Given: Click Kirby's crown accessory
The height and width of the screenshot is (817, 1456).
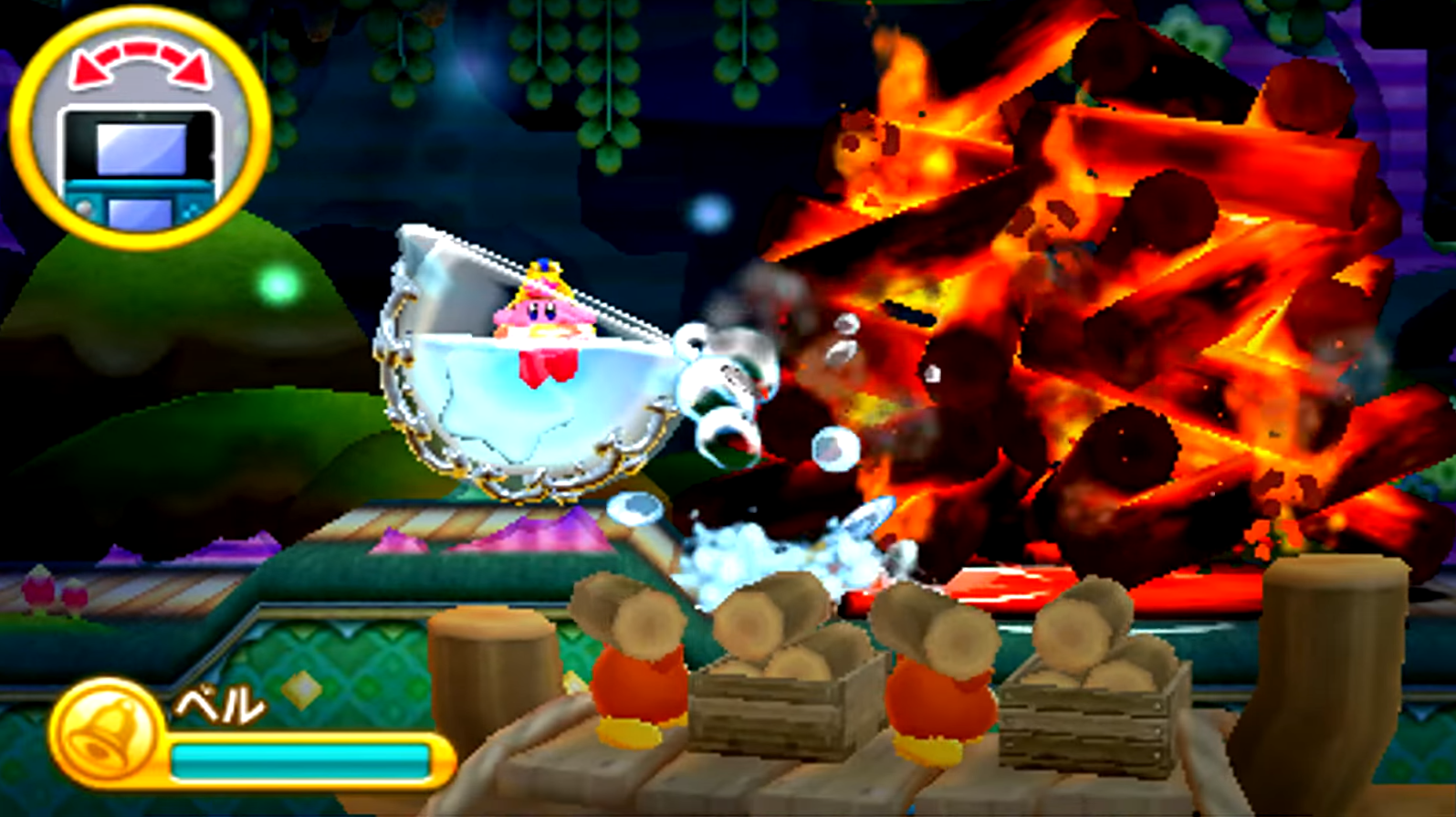Looking at the screenshot, I should (543, 278).
